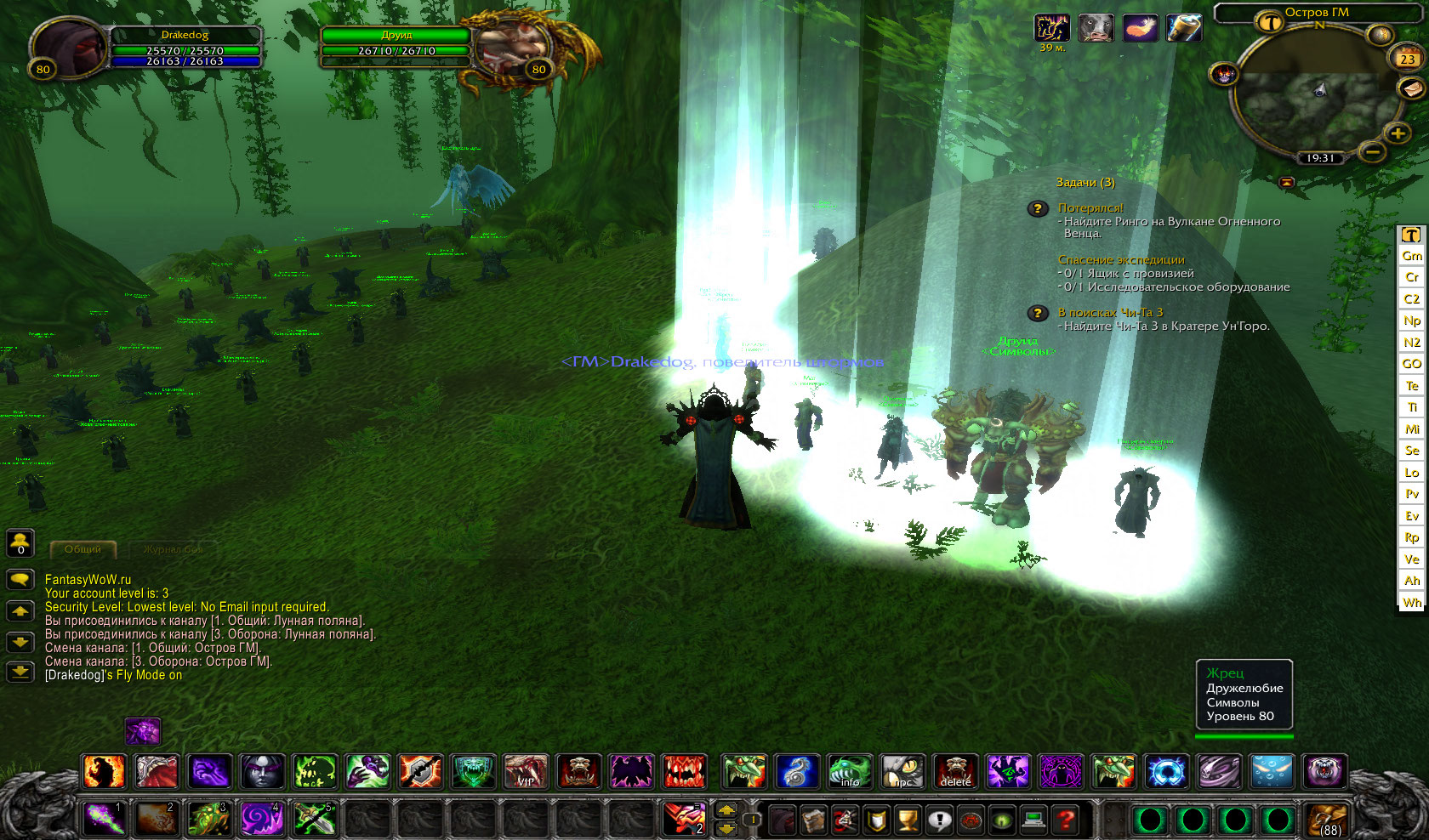Zoom in on the minimap

tap(1397, 133)
